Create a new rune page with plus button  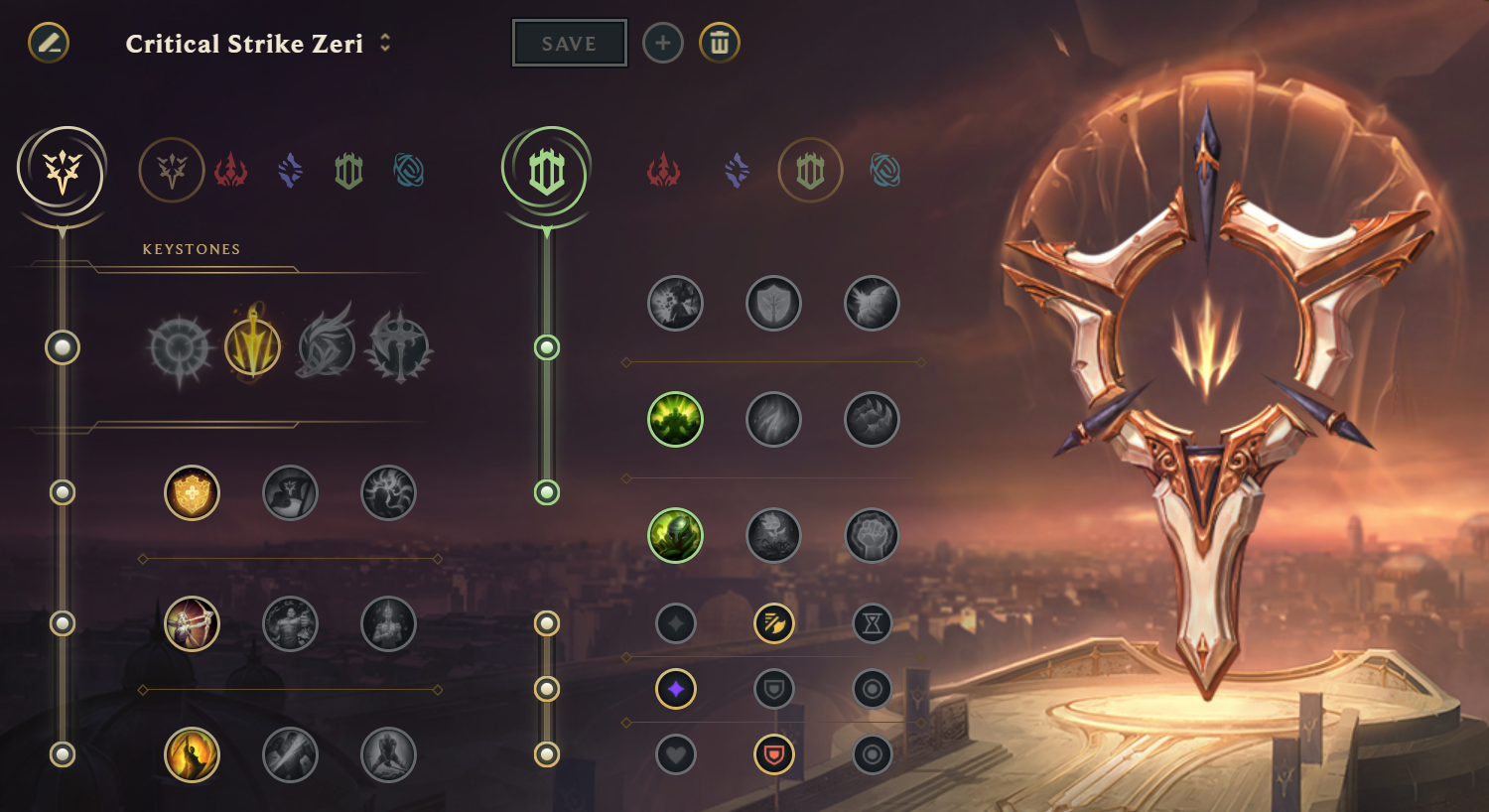coord(663,43)
